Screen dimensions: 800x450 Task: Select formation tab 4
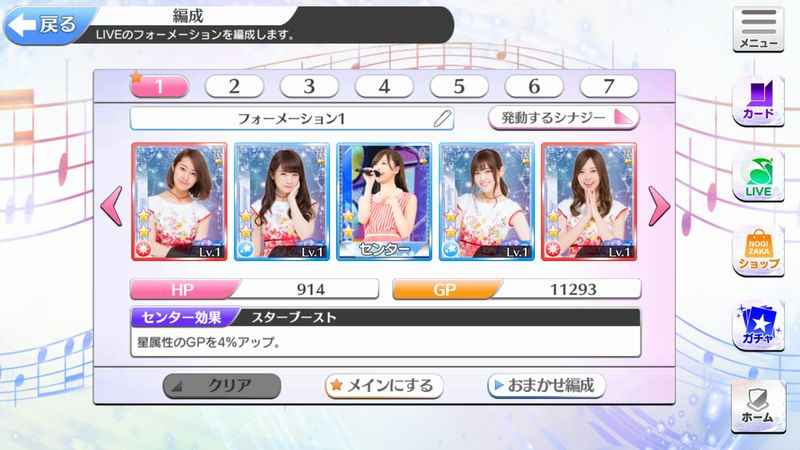click(384, 87)
